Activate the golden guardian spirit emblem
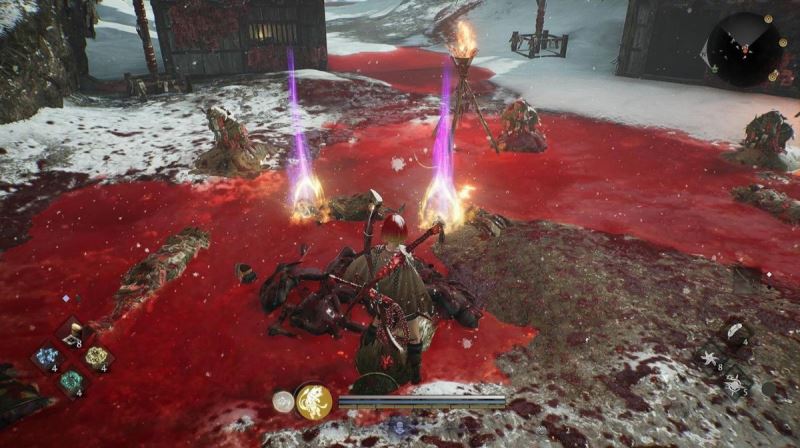Screen dimensions: 800x448 (x=313, y=401)
